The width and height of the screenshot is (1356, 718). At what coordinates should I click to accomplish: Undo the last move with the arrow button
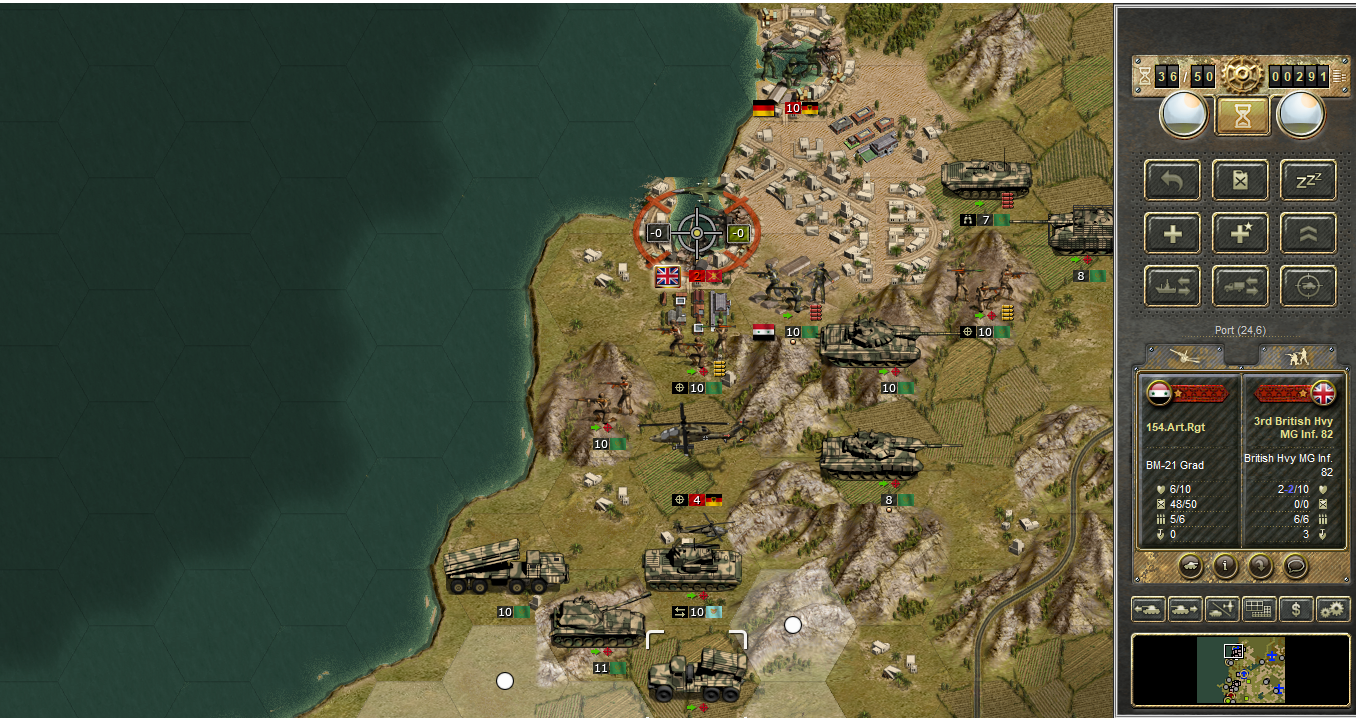[1173, 180]
